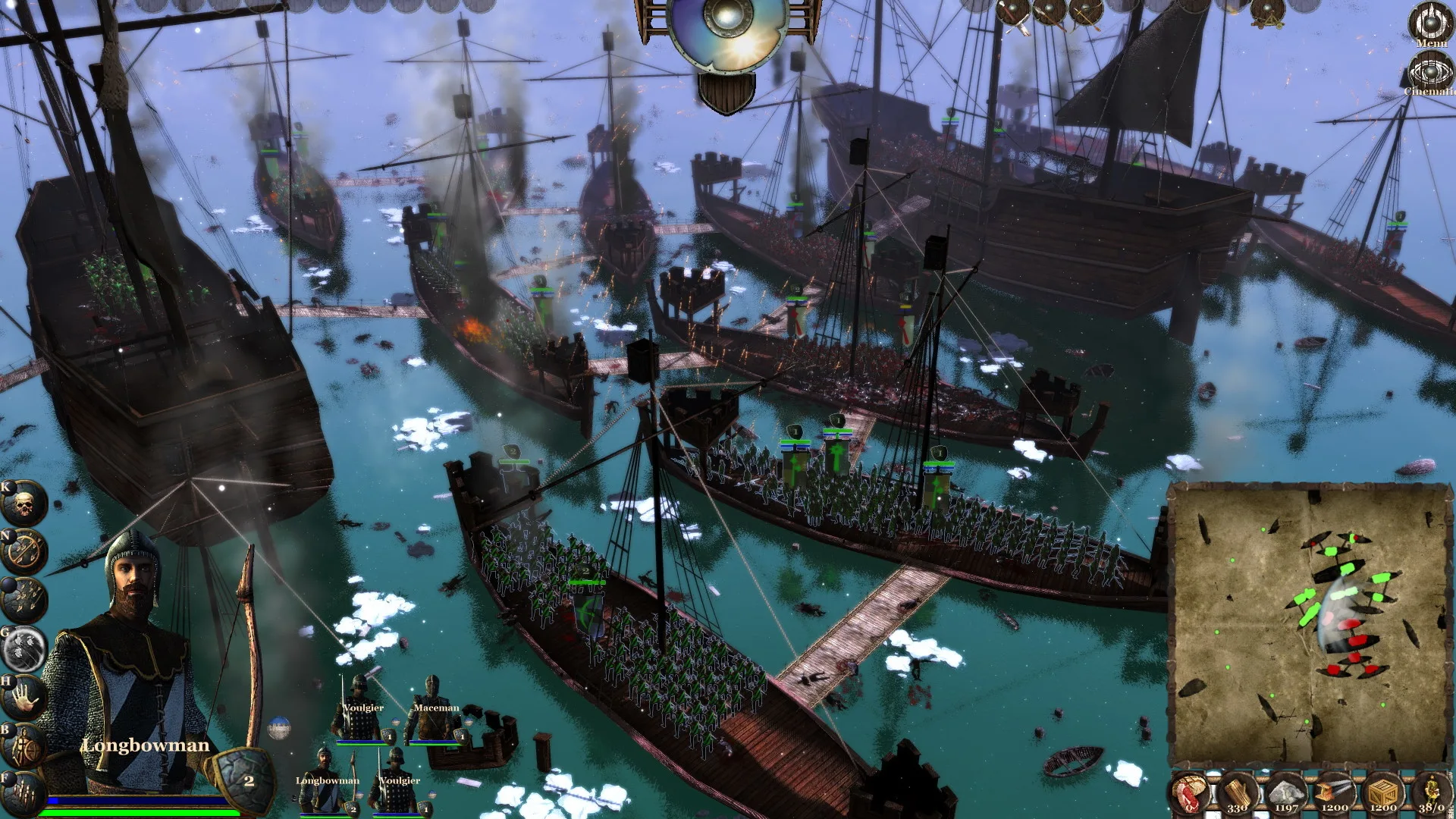The image size is (1456, 819).
Task: Inspect the iron resource showing 1200
Action: tap(1333, 793)
